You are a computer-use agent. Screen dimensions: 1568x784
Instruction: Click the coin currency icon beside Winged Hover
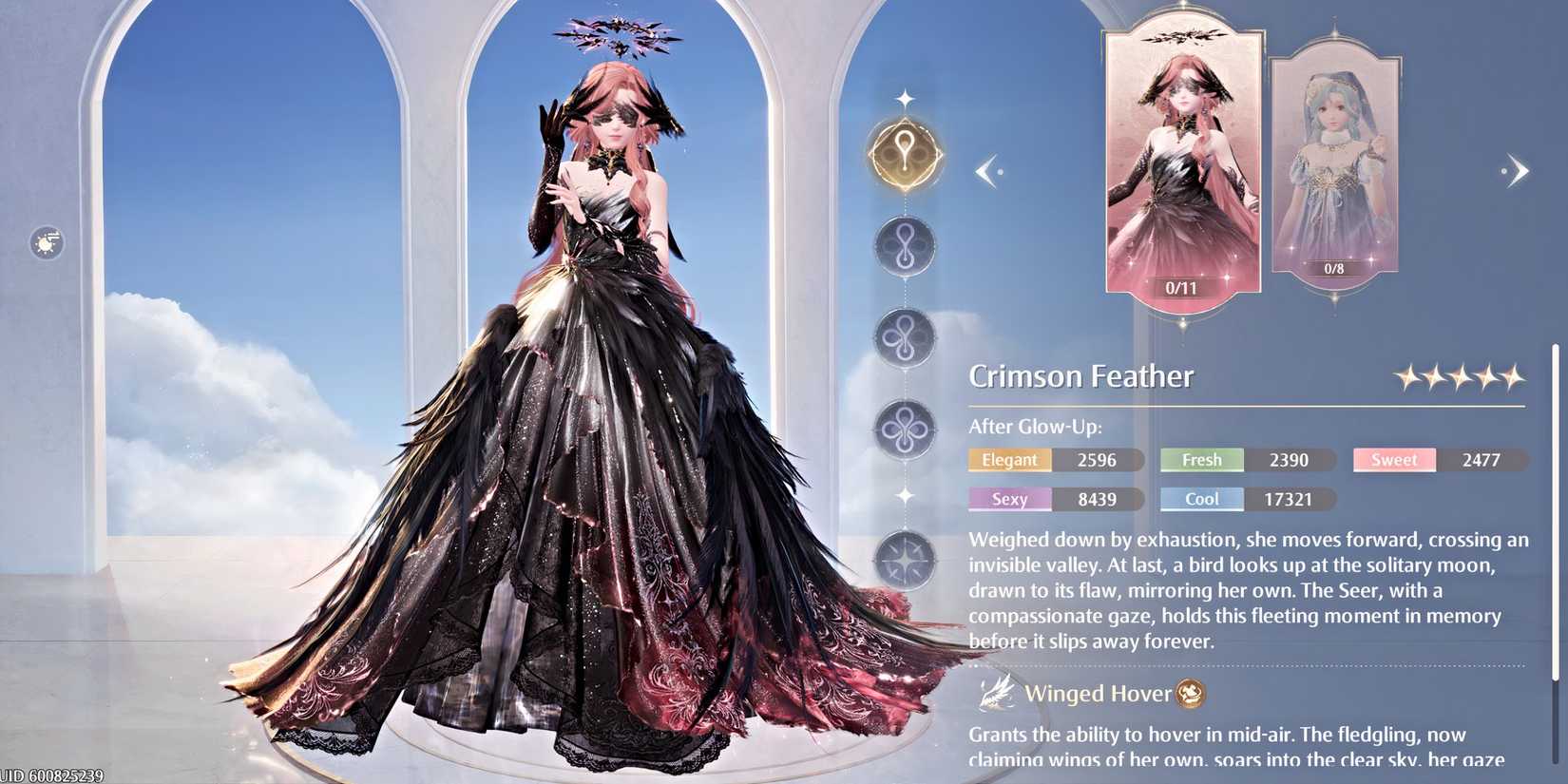(1189, 695)
